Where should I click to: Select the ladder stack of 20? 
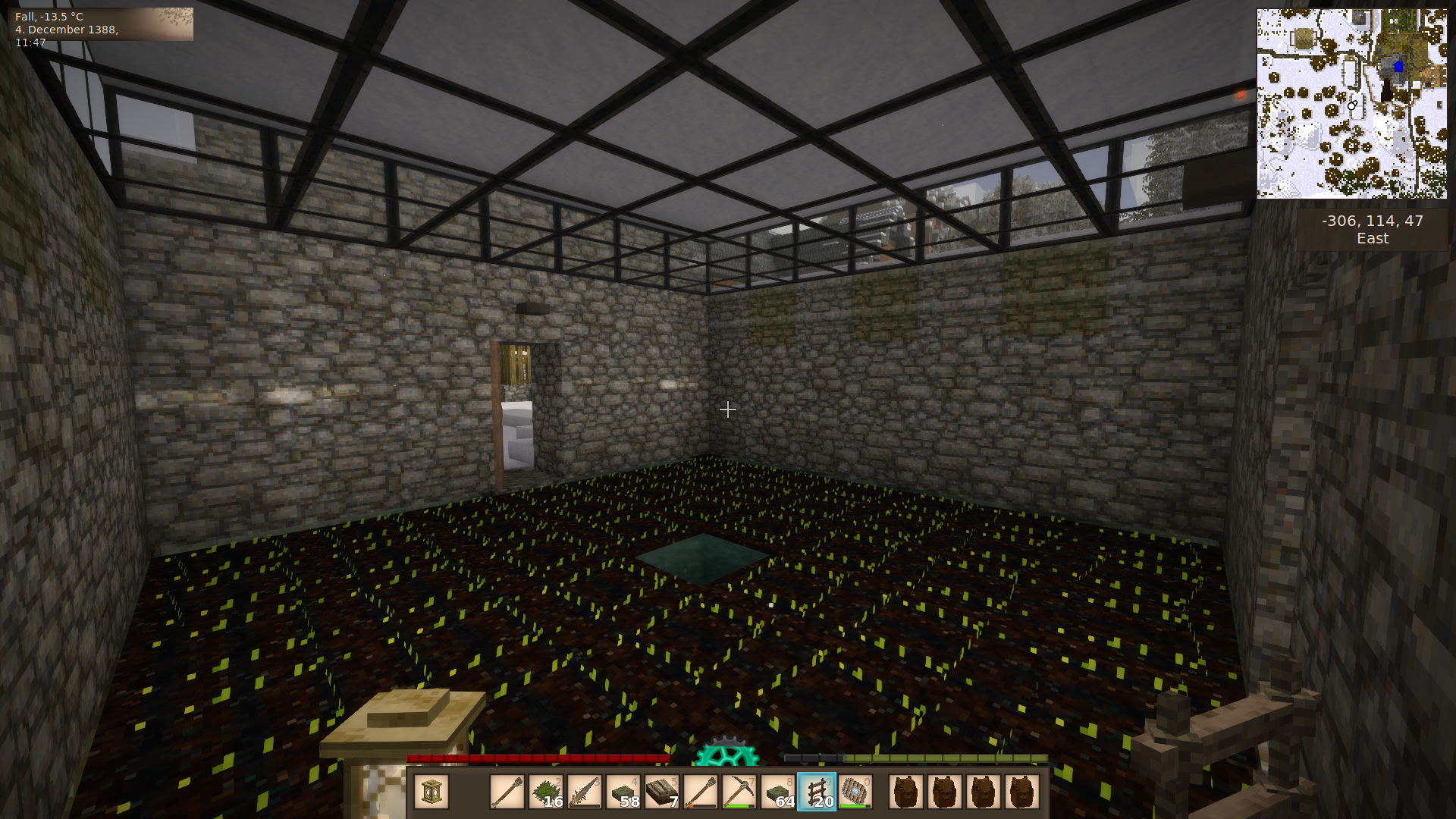[x=817, y=792]
